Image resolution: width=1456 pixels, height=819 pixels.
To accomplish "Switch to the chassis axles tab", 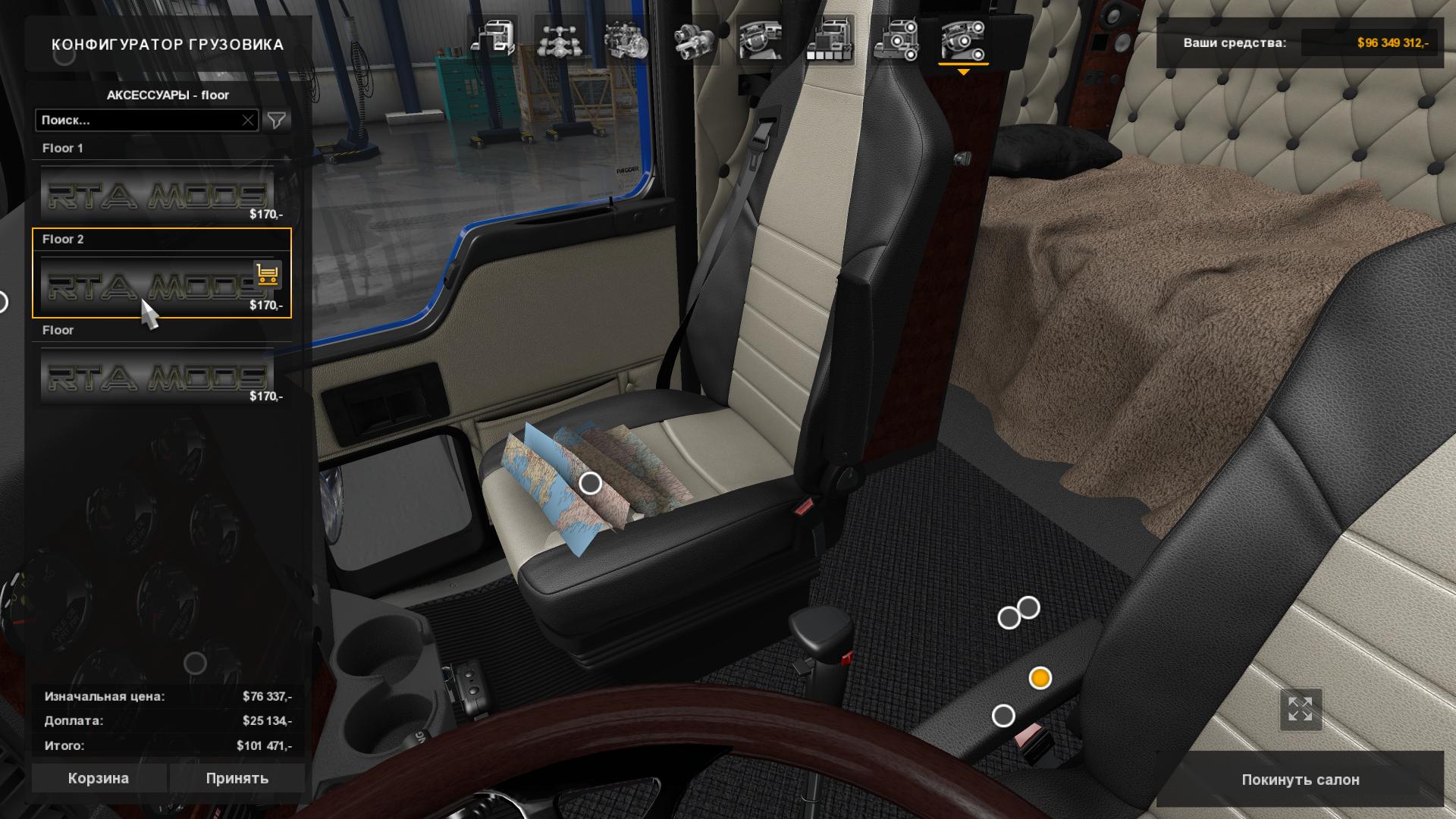I will click(x=559, y=40).
